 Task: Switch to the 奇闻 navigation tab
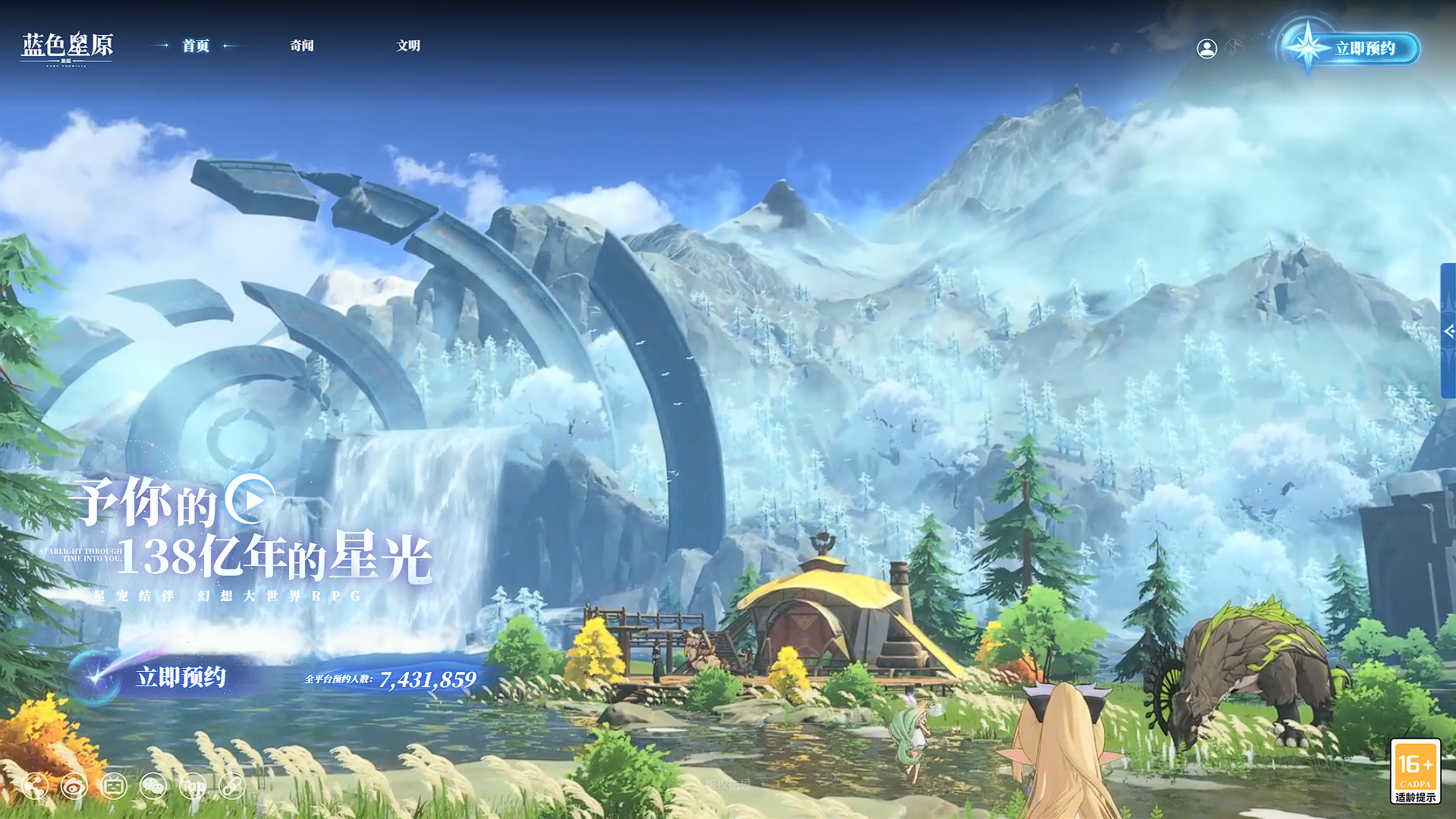point(302,46)
